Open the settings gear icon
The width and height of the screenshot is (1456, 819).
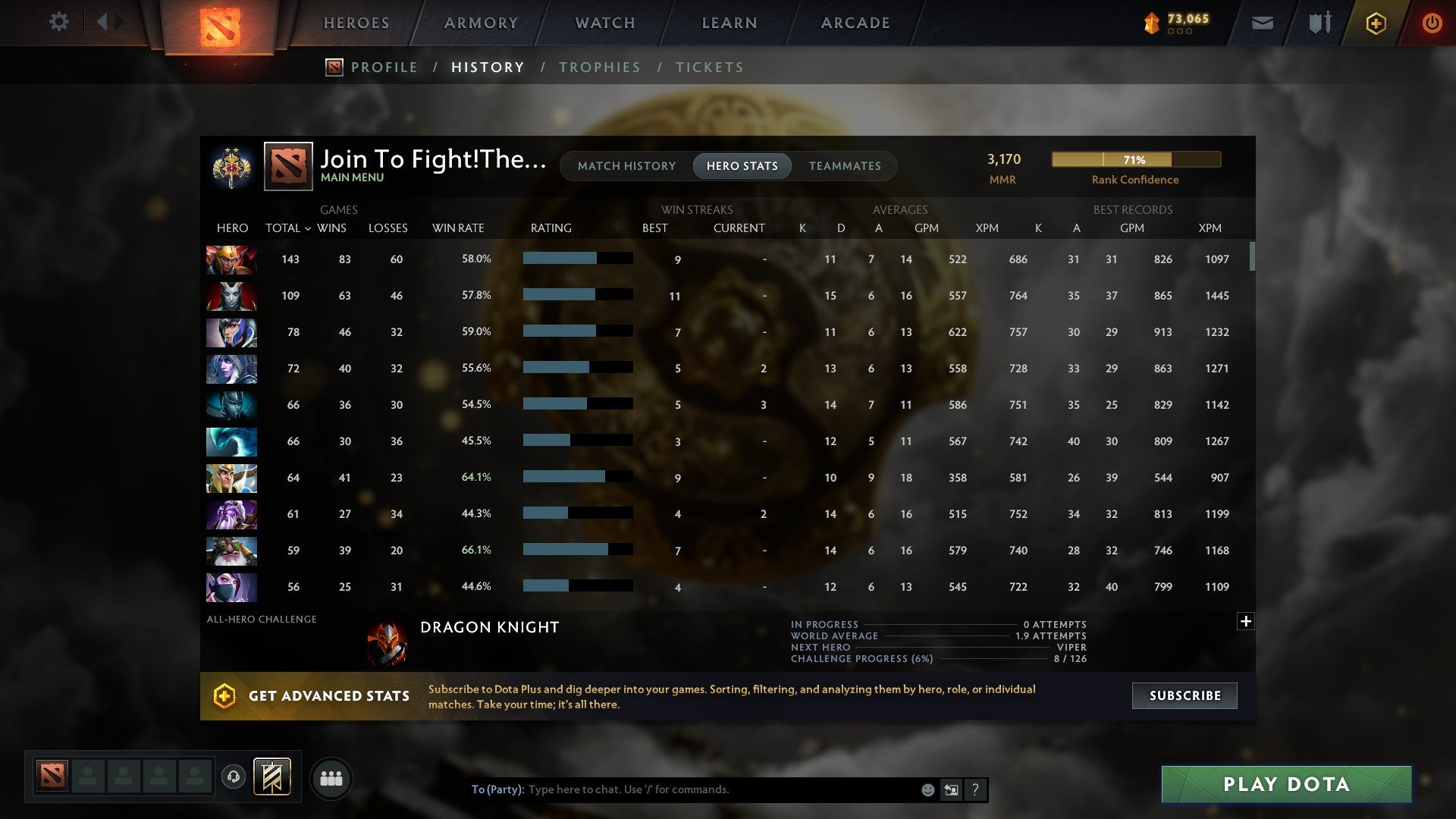point(59,22)
